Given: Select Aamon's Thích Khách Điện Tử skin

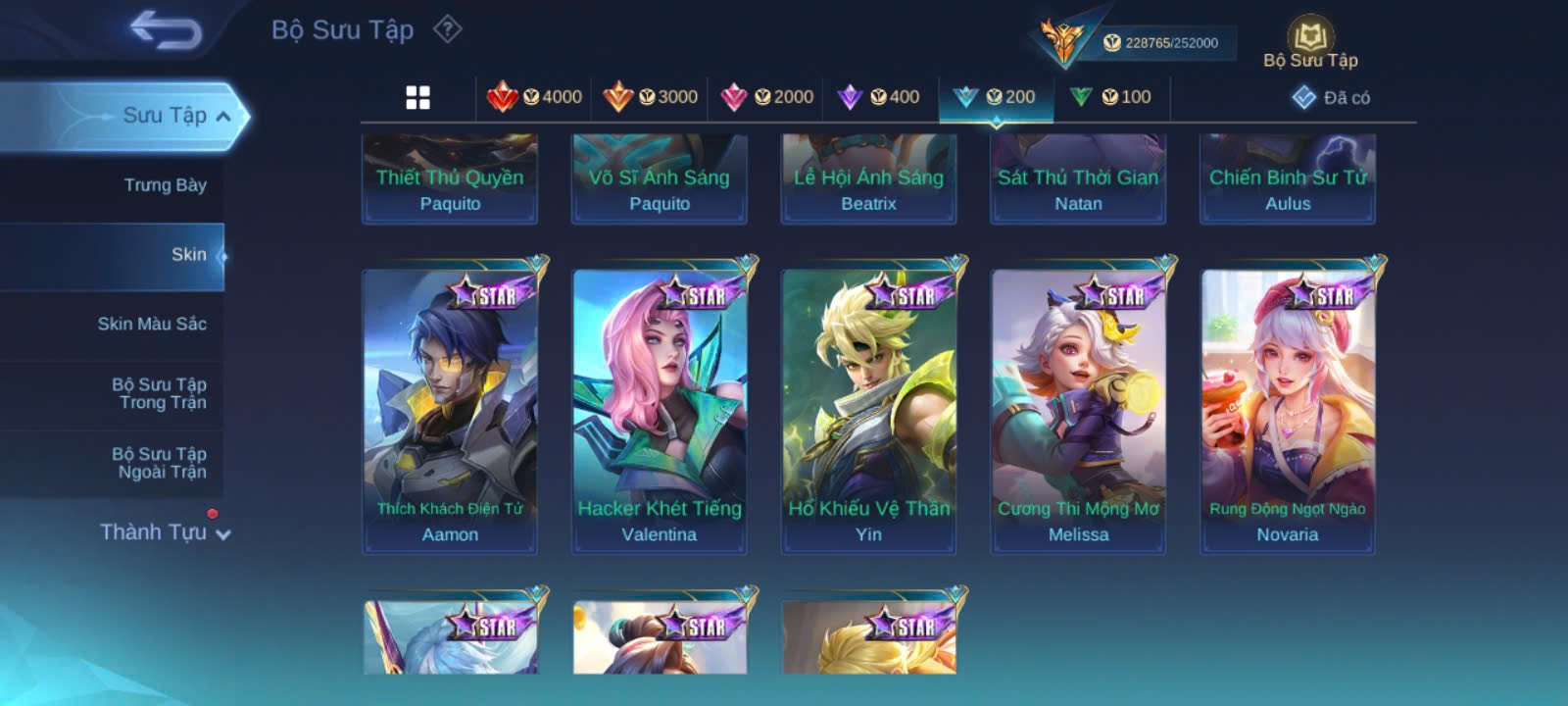Looking at the screenshot, I should 450,407.
